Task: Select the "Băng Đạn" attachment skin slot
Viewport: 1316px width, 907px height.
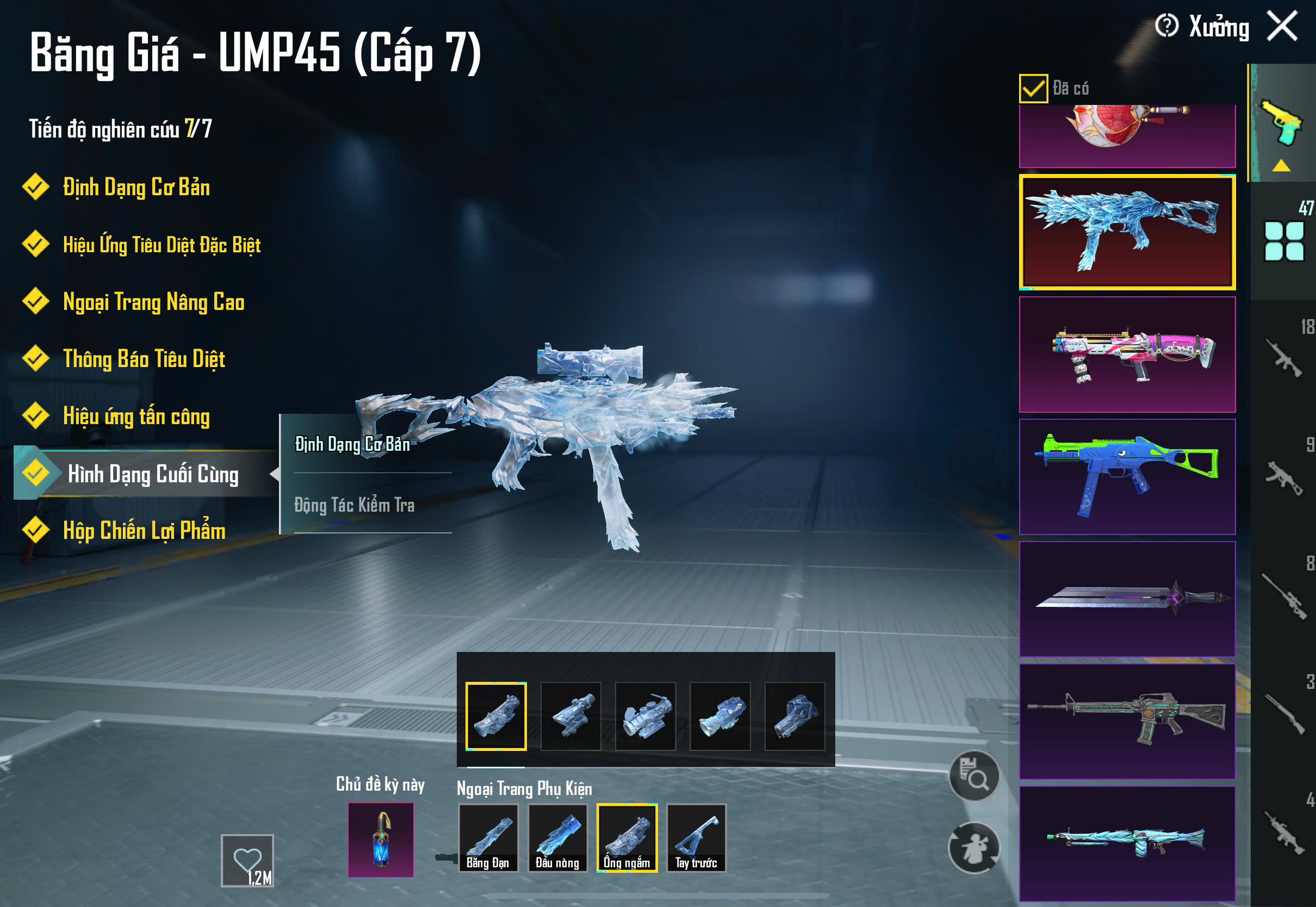Action: click(x=488, y=837)
